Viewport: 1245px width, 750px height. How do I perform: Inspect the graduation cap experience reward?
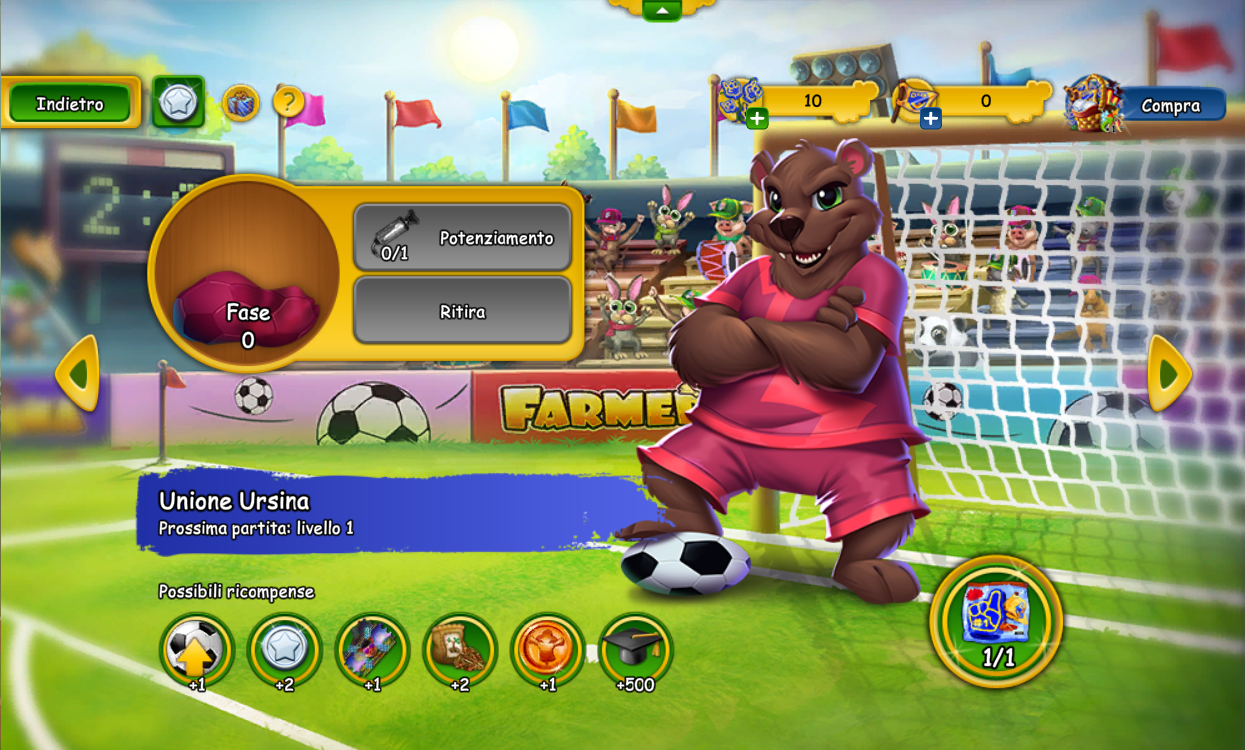[635, 650]
